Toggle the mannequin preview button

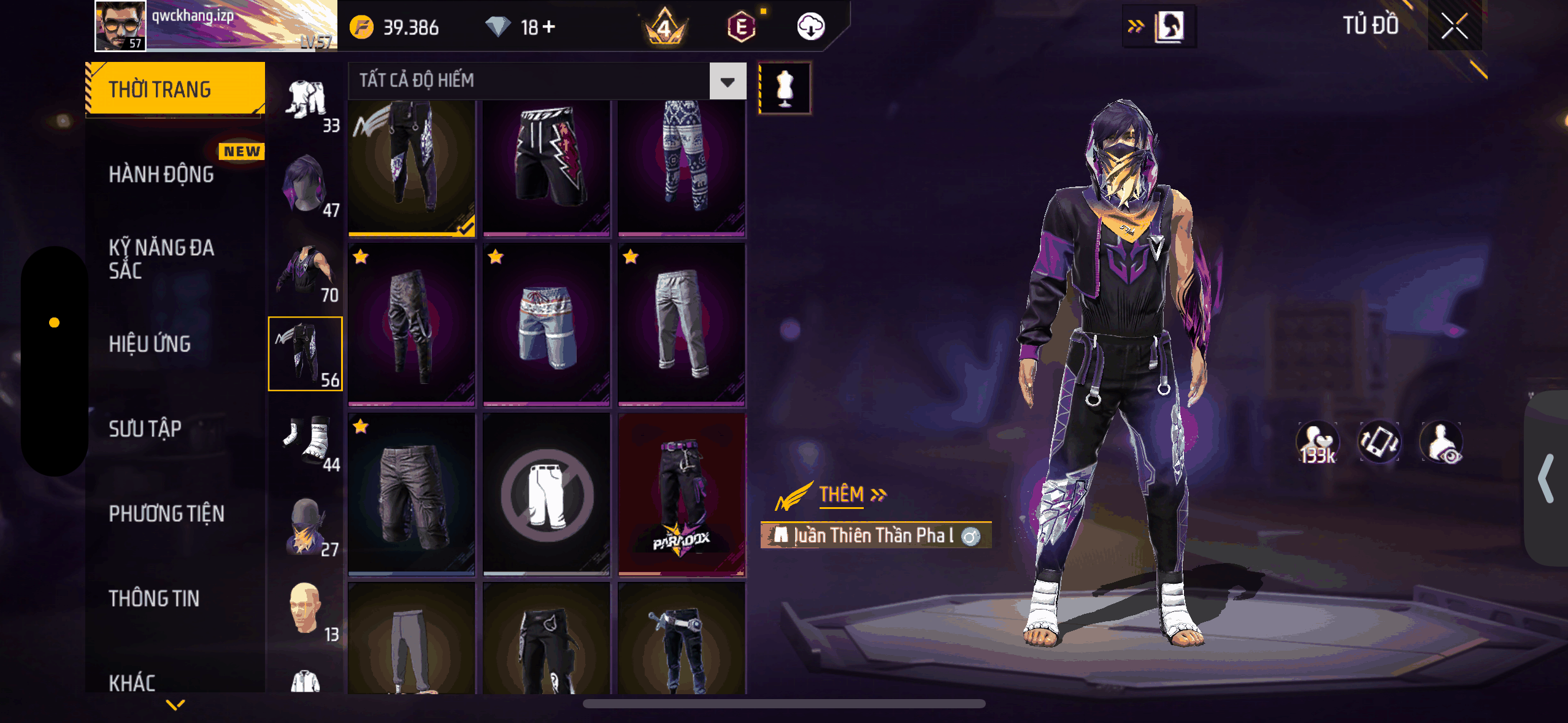tap(785, 88)
